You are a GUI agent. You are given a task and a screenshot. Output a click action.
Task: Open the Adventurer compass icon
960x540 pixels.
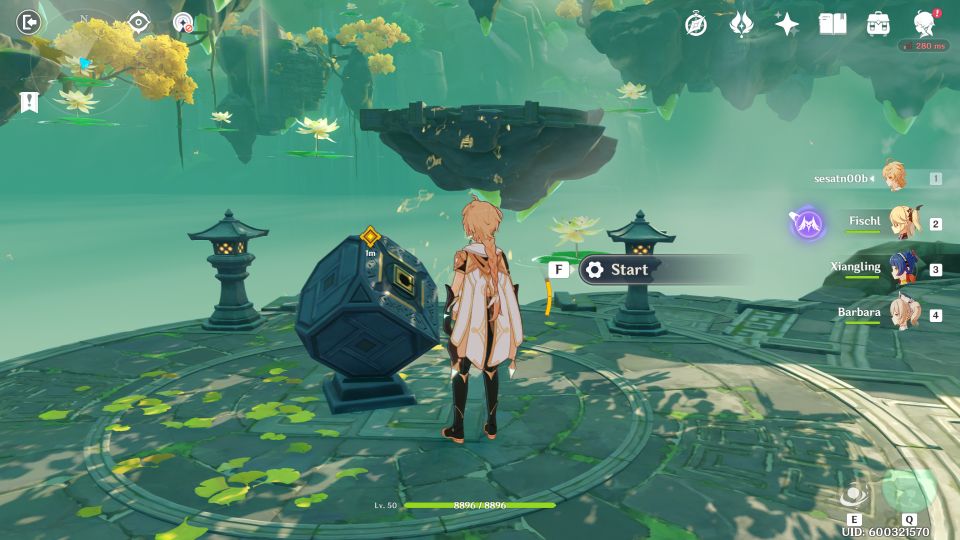click(x=696, y=24)
